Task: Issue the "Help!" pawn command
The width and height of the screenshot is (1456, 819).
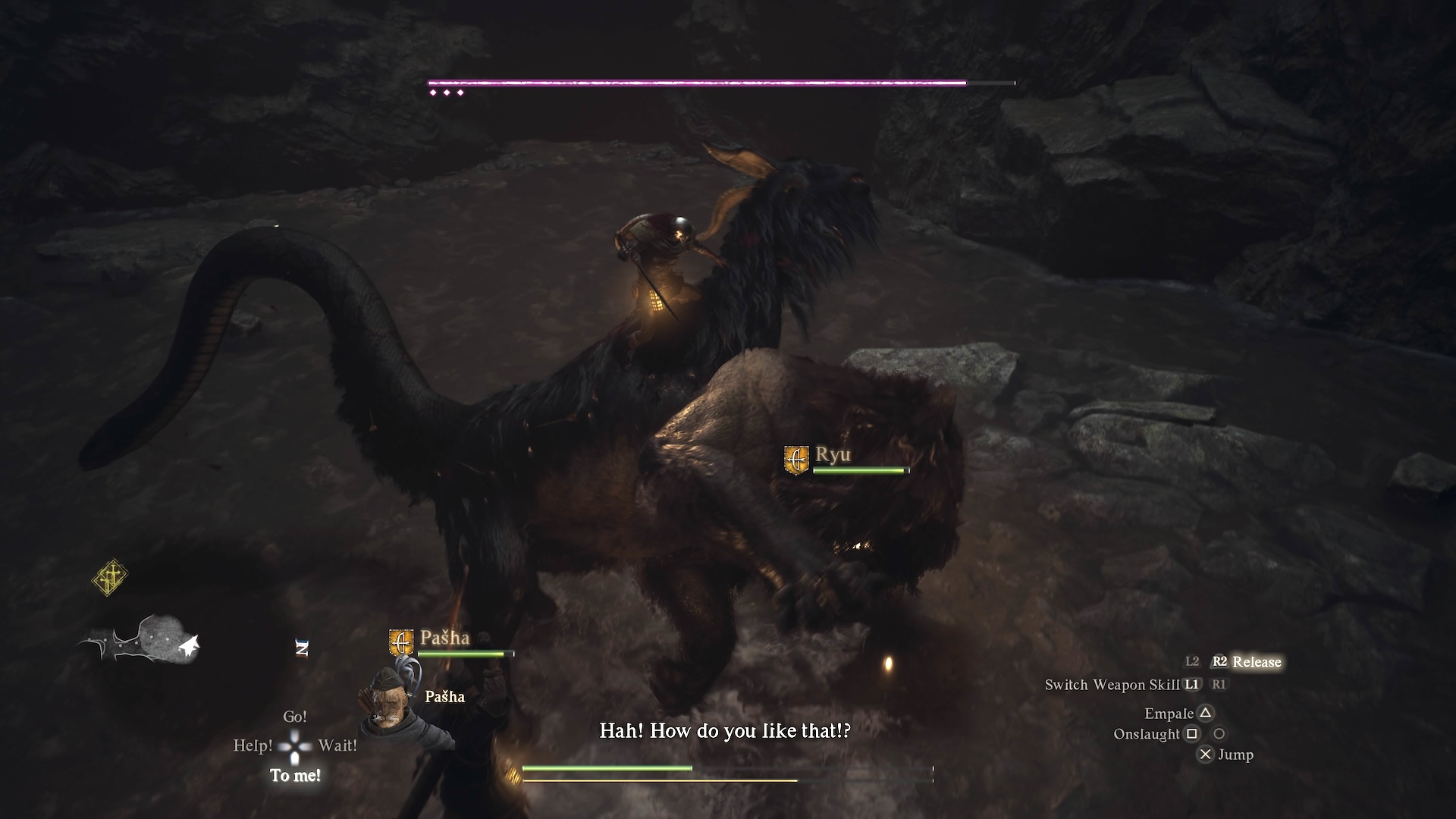Action: (253, 746)
